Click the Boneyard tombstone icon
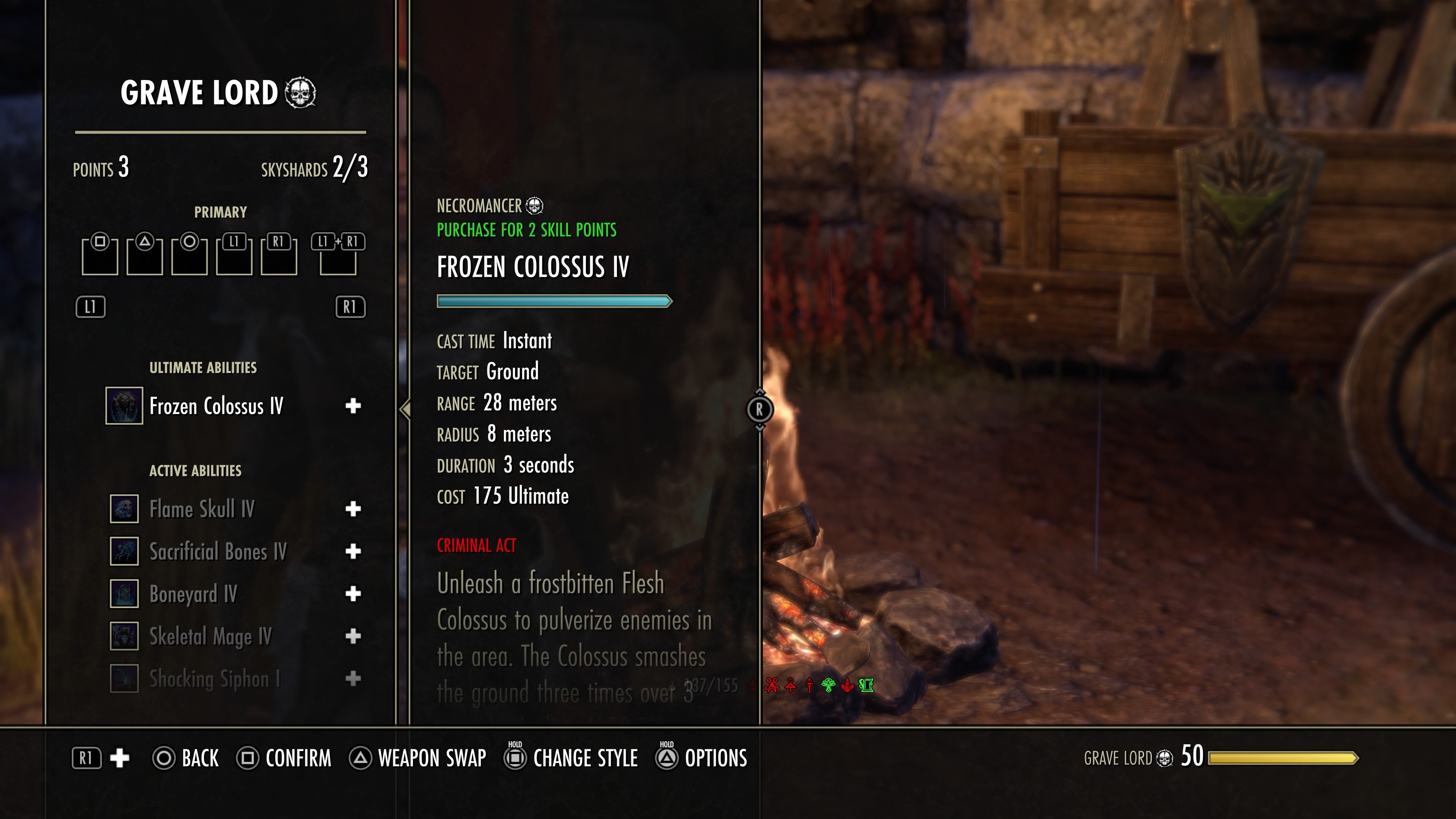This screenshot has height=819, width=1456. [124, 594]
